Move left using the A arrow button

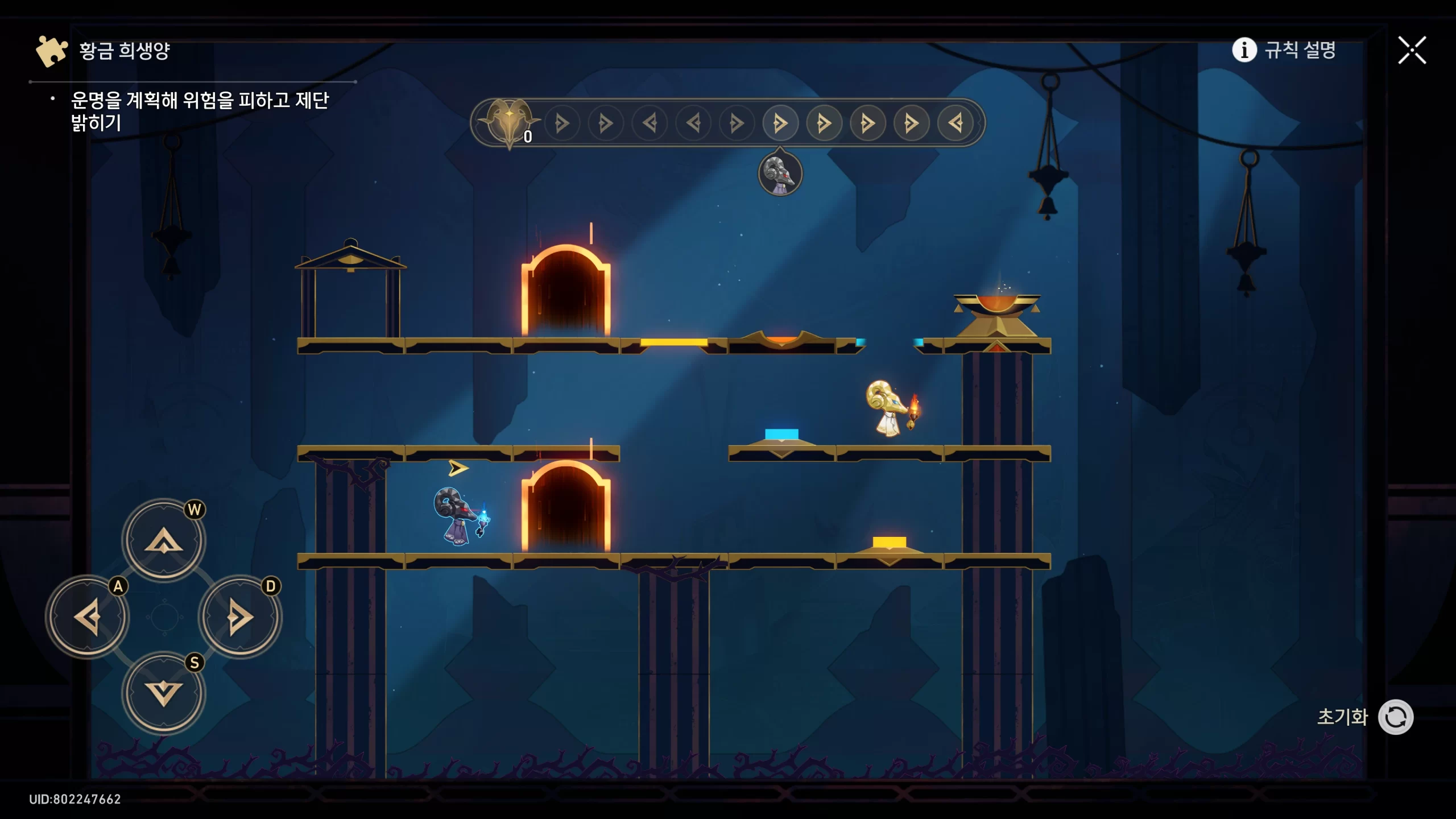tap(88, 617)
